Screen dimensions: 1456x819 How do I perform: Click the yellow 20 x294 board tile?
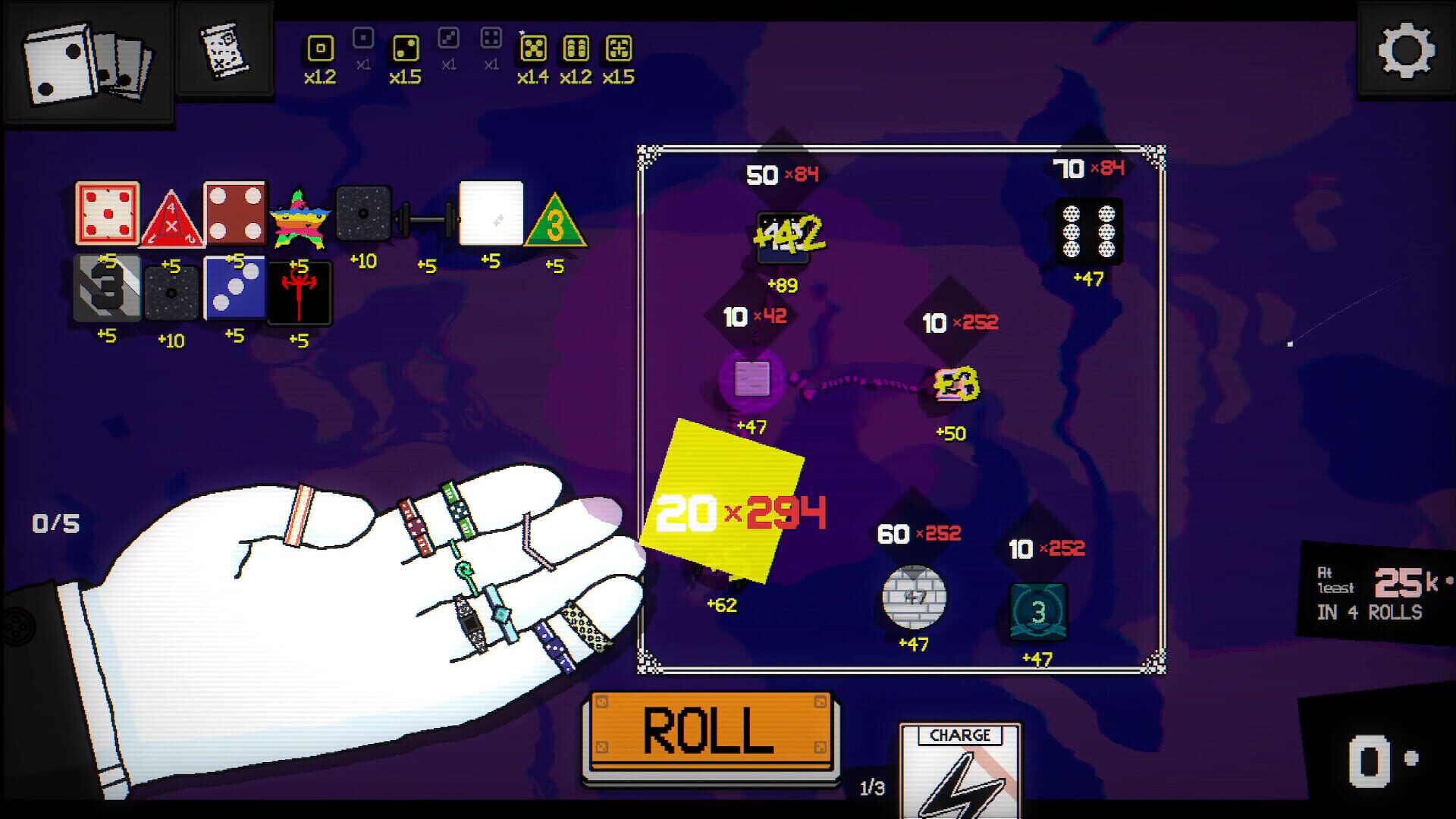pyautogui.click(x=723, y=500)
